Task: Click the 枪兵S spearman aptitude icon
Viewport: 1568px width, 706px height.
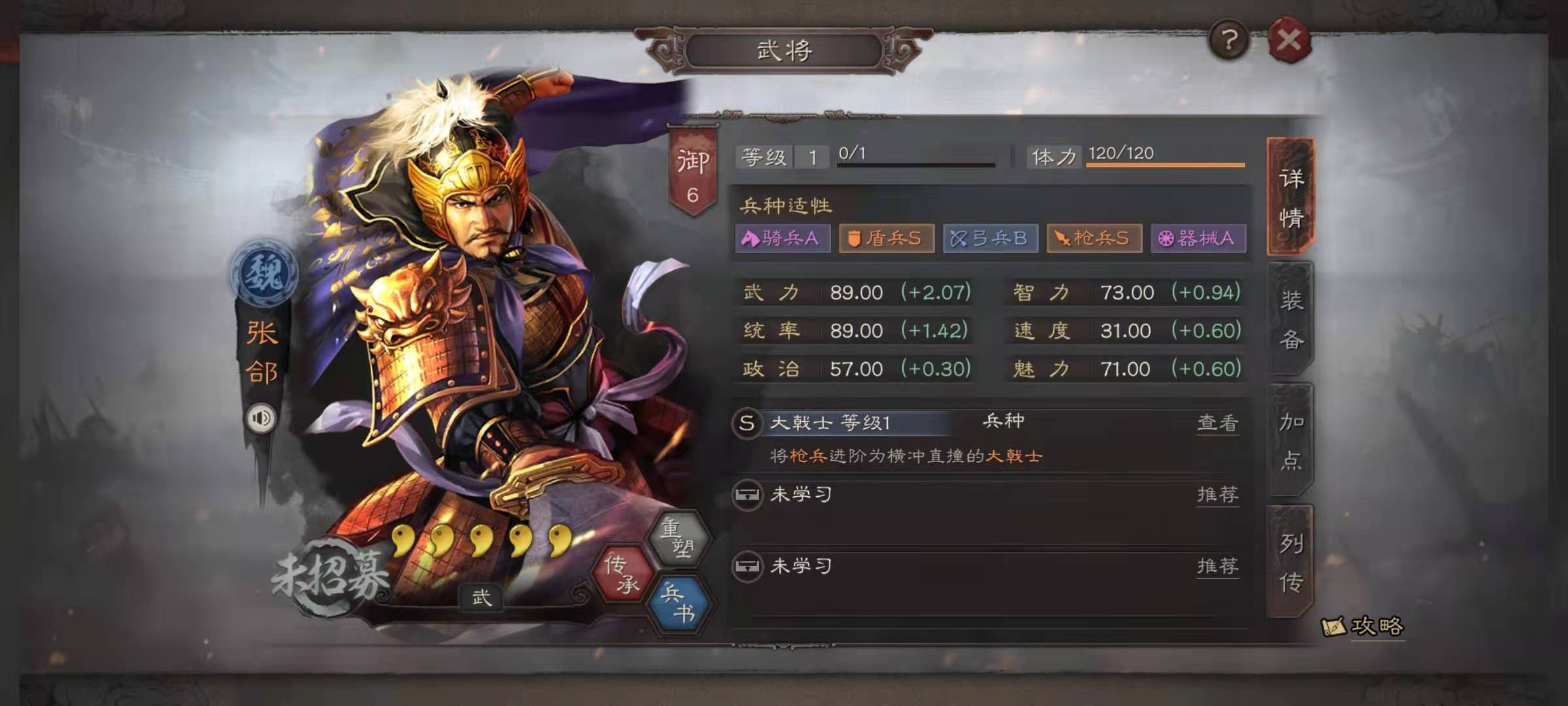Action: coord(1094,239)
